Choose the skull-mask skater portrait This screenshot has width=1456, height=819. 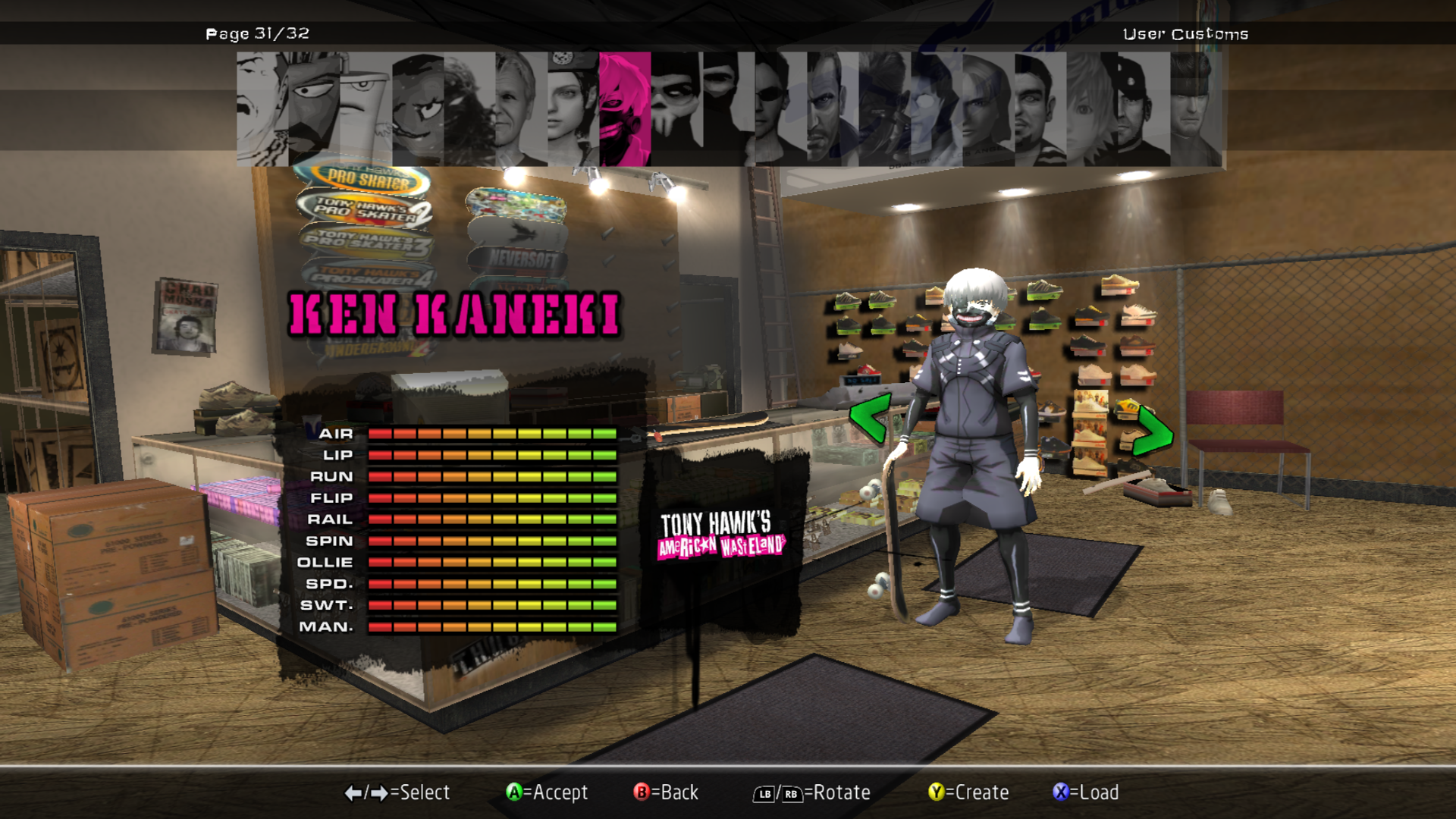tap(676, 109)
